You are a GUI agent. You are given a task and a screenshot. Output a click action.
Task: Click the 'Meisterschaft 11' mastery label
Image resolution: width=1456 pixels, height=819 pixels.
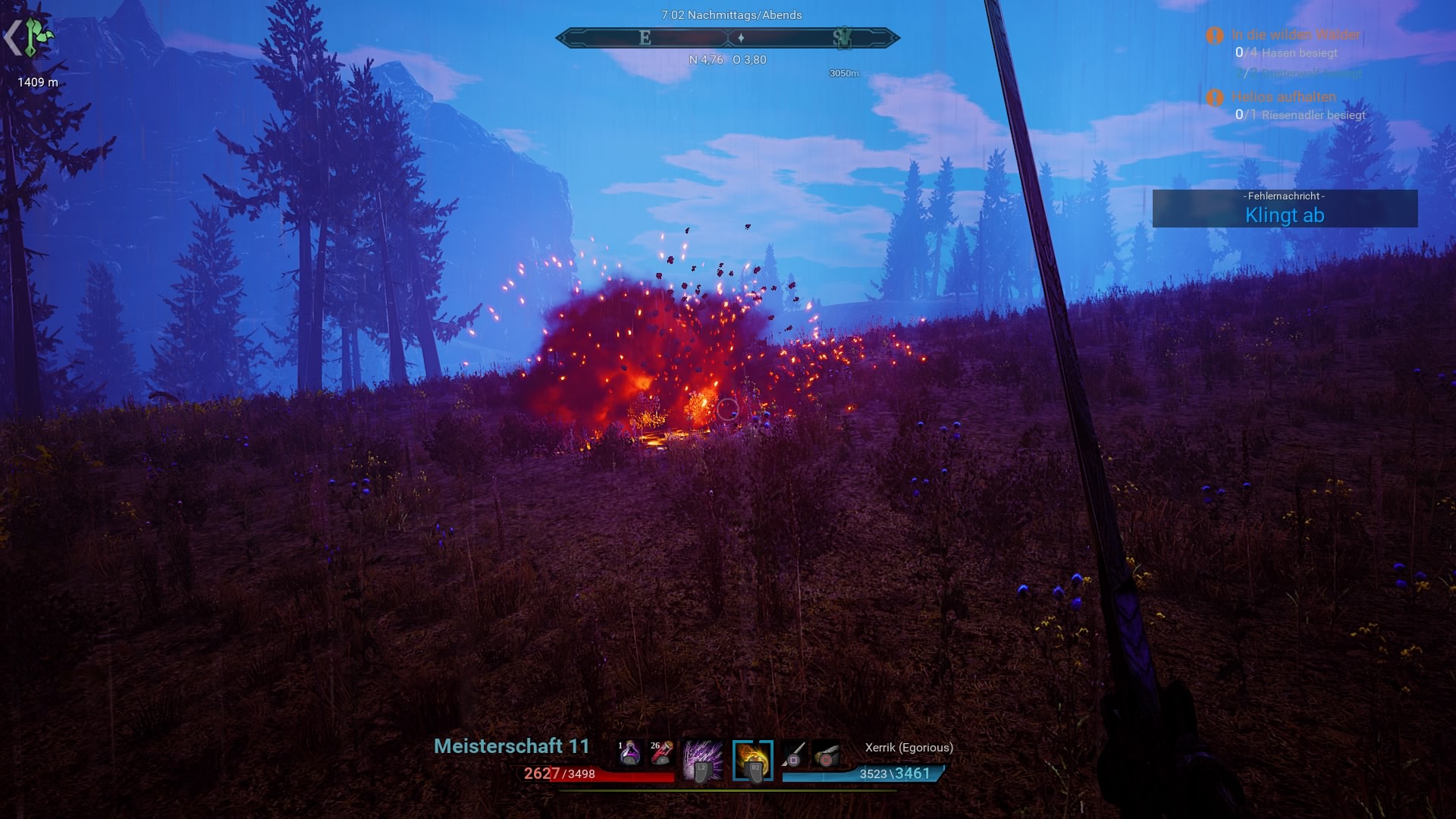pos(511,746)
